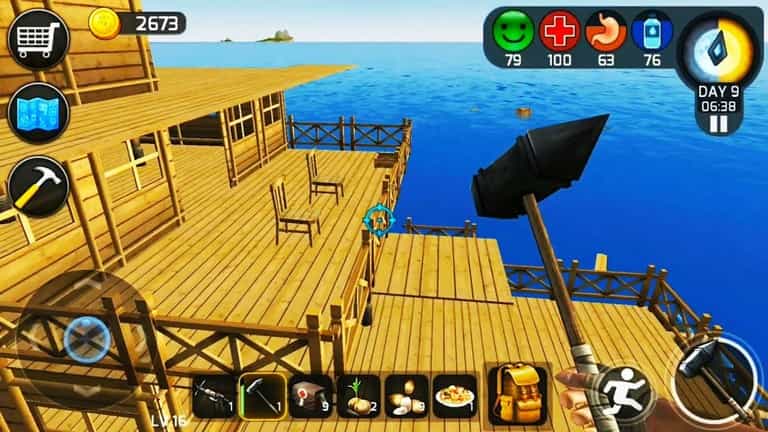The width and height of the screenshot is (768, 432).
Task: Select the sprouting potato hotbar slot
Action: tap(358, 397)
